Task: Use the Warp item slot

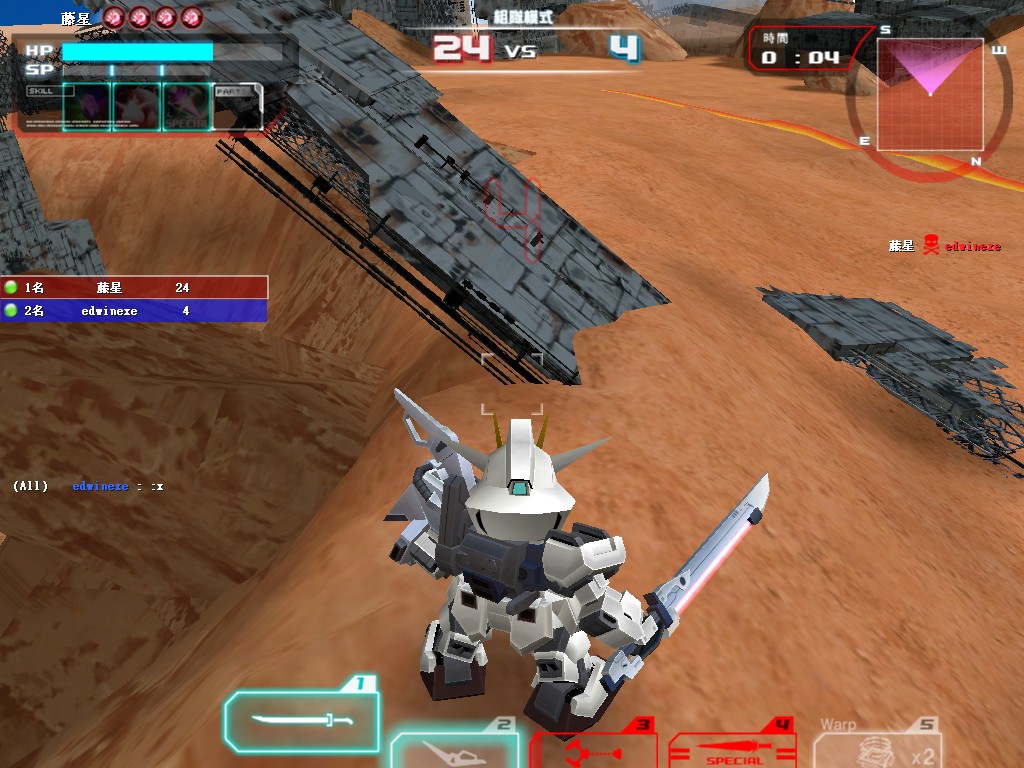Action: point(877,748)
